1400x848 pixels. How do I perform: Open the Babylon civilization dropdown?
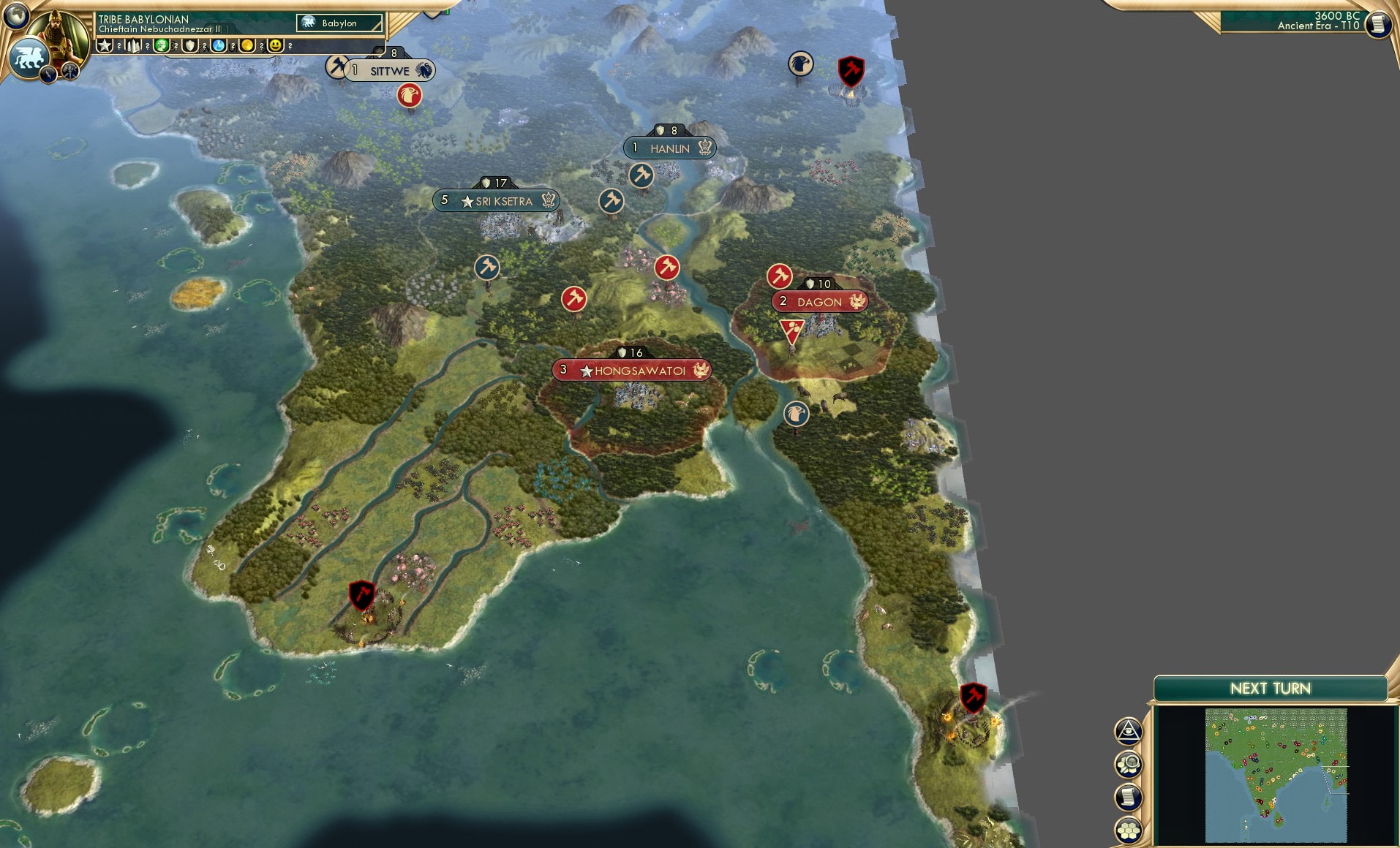coord(339,23)
